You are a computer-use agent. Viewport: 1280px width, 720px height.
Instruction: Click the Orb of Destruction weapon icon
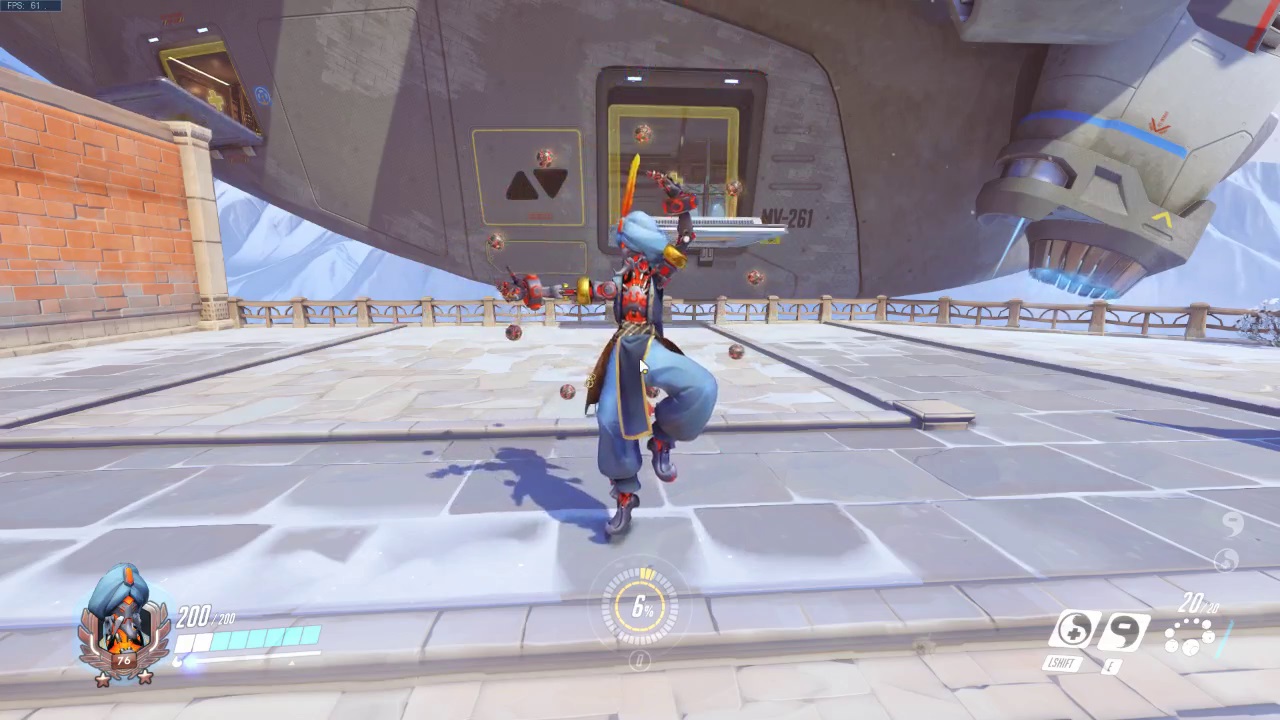[1190, 636]
